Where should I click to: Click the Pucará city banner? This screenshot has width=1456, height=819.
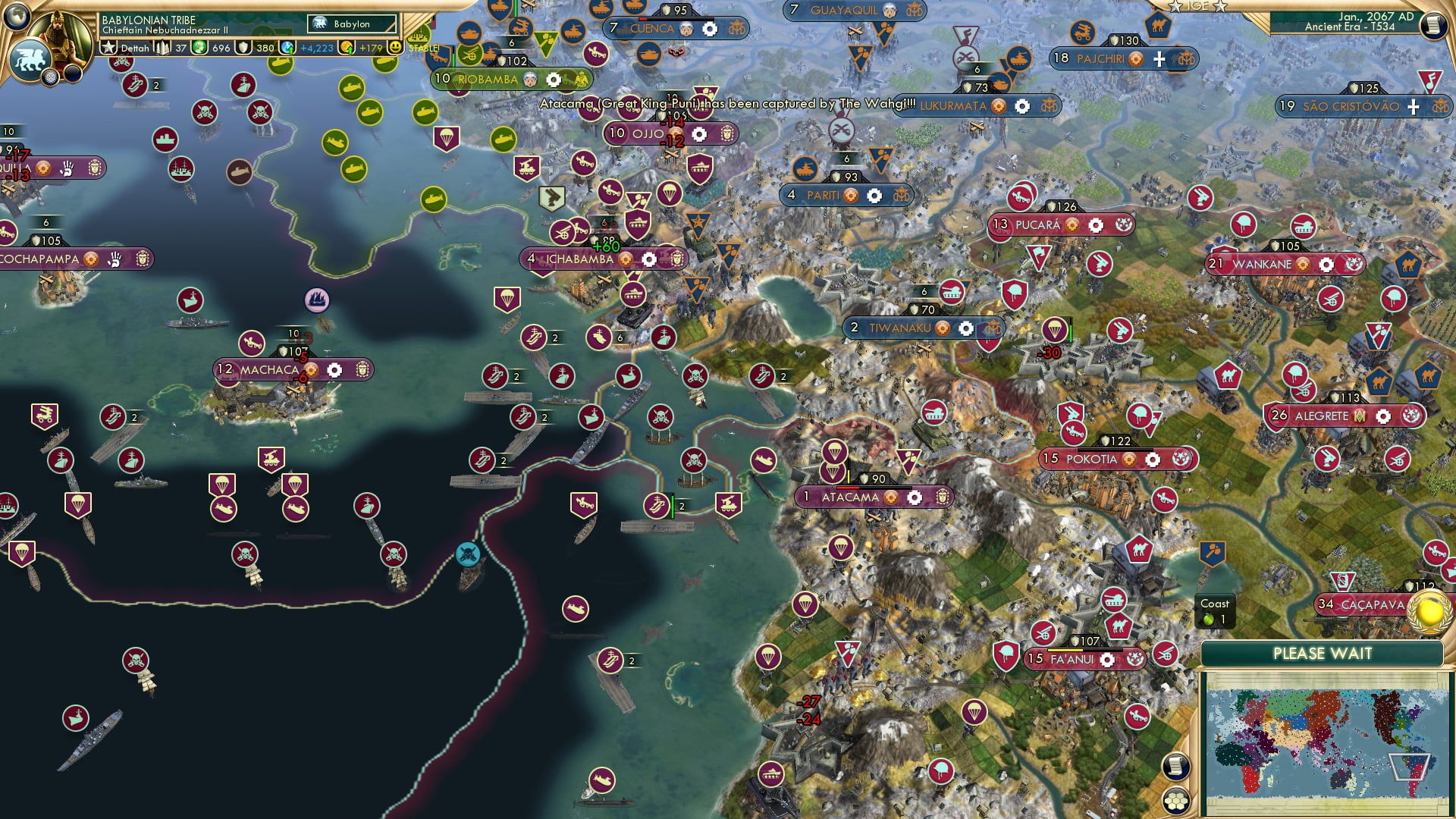click(x=1039, y=224)
